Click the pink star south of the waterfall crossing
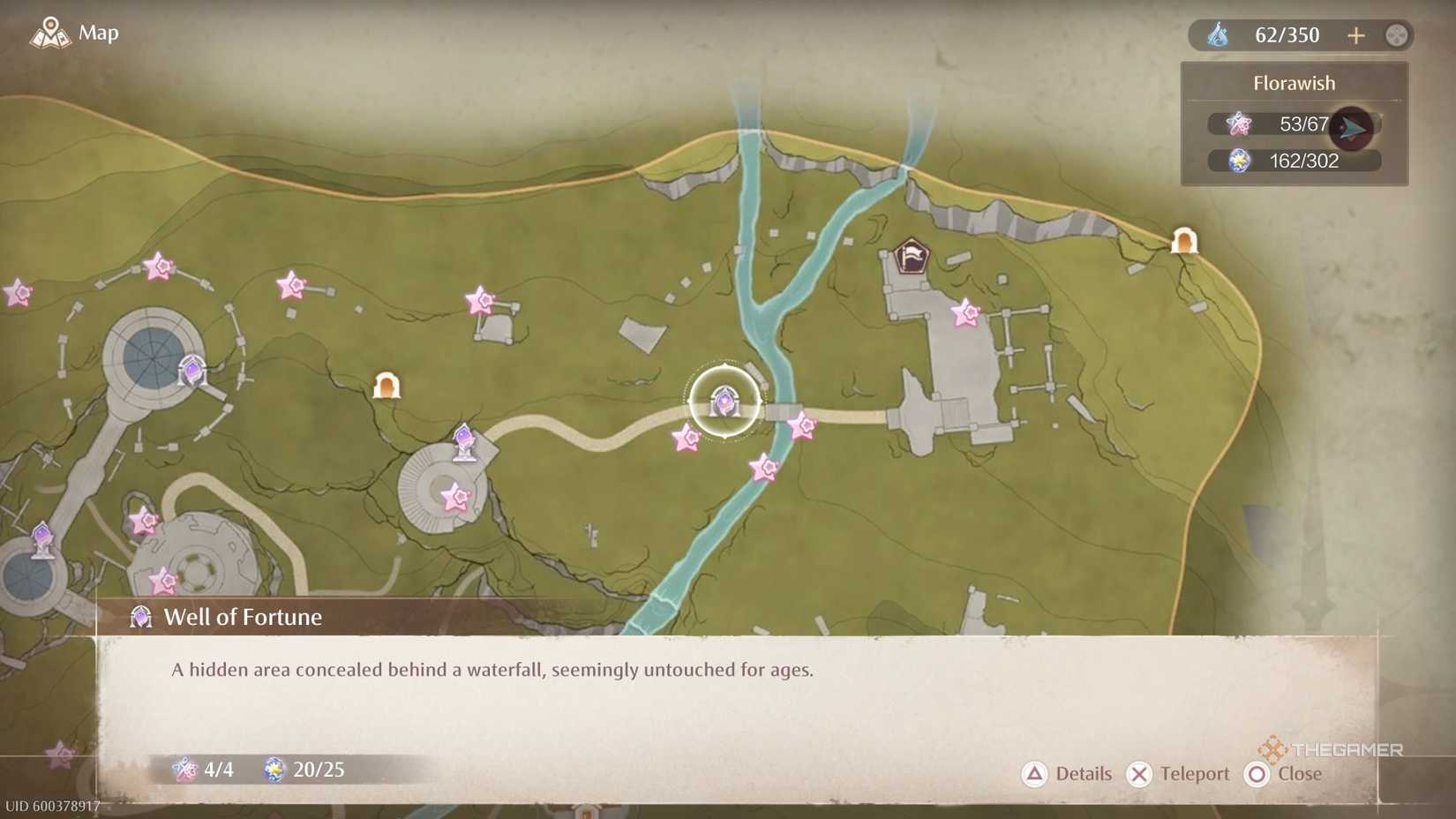Viewport: 1456px width, 819px height. [761, 469]
